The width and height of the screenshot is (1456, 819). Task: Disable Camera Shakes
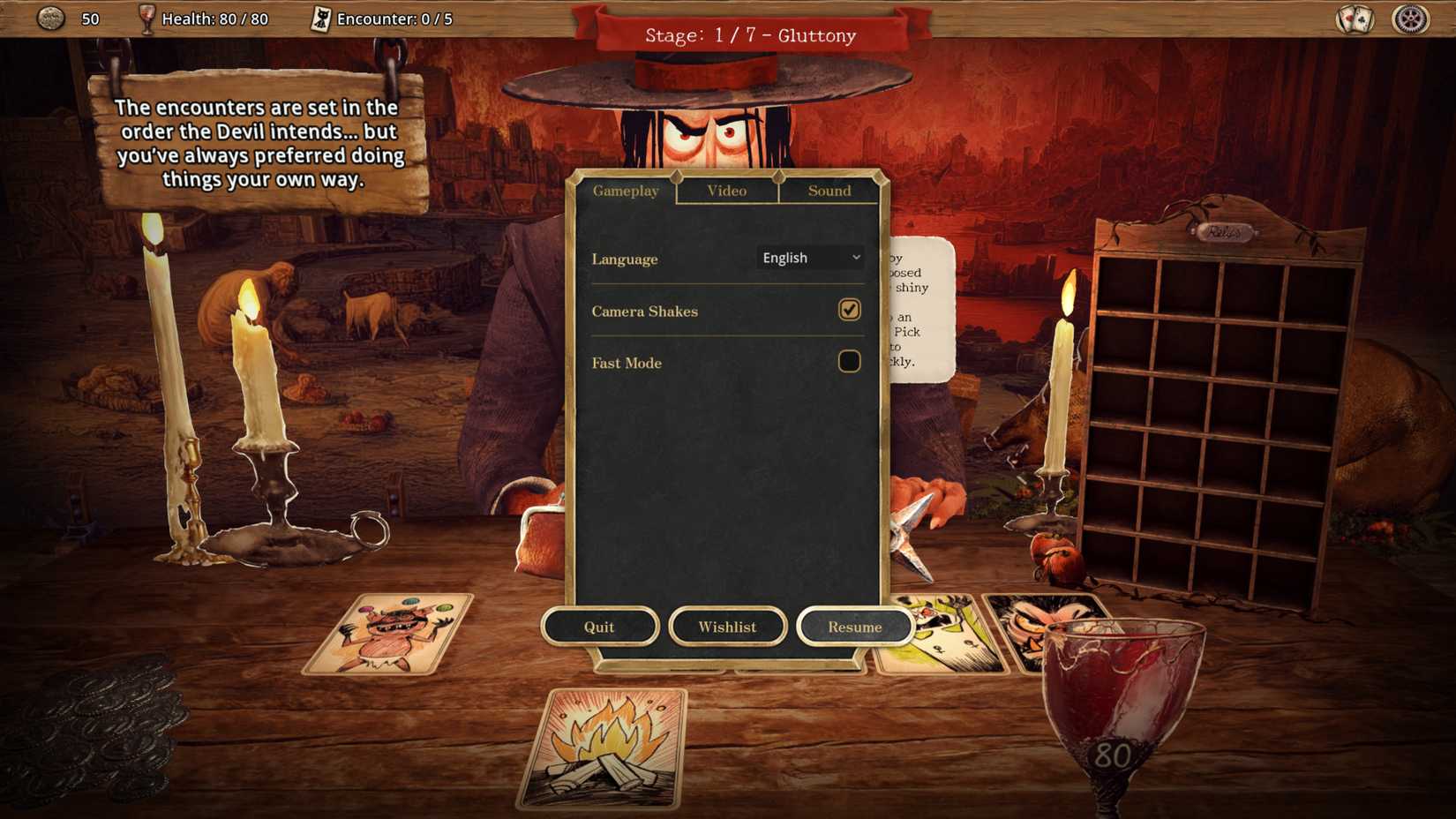848,310
